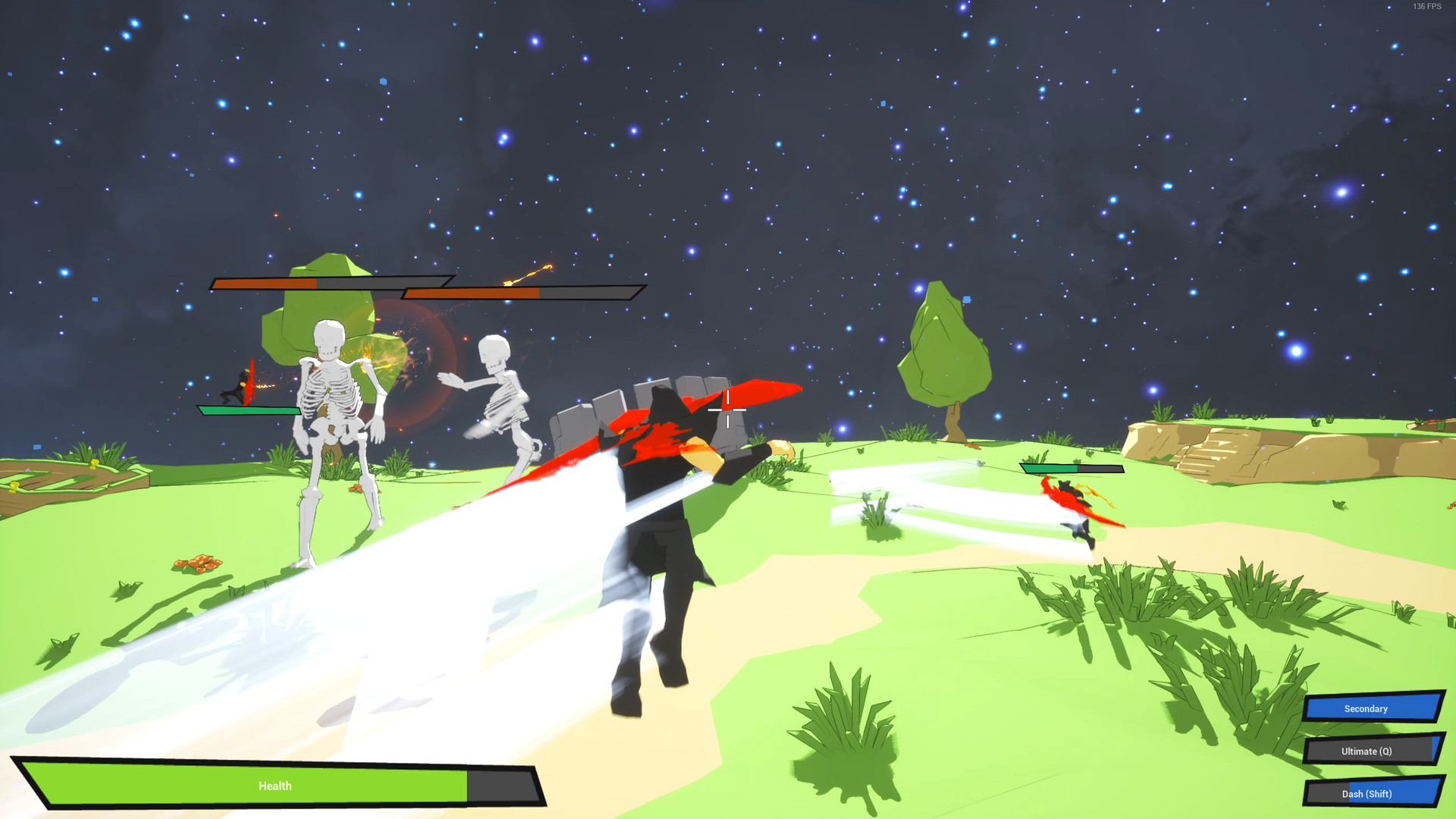The height and width of the screenshot is (819, 1456).
Task: Click the Ultimate (Q) ability indicator
Action: tap(1371, 751)
